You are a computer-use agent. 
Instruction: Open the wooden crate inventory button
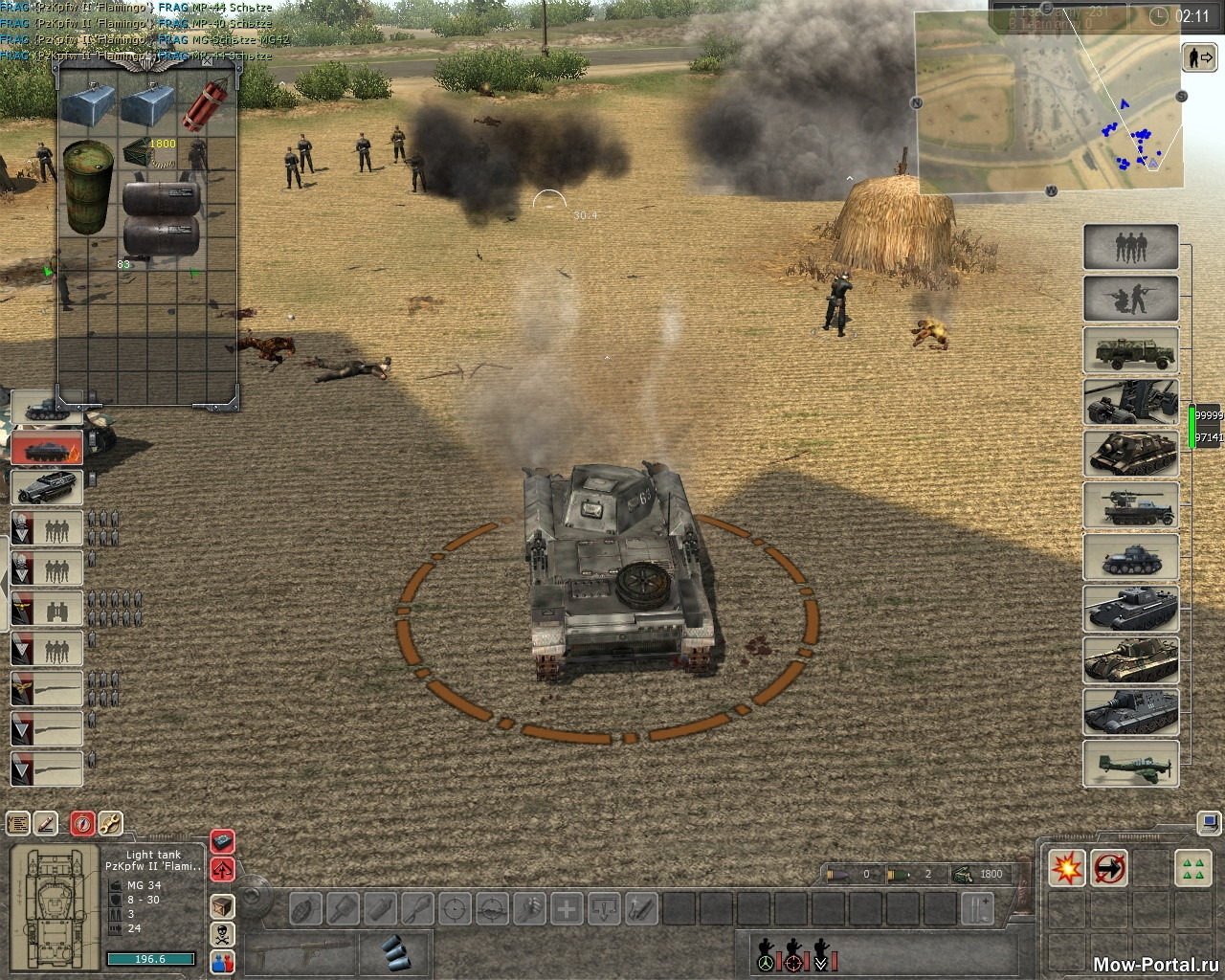(x=222, y=904)
